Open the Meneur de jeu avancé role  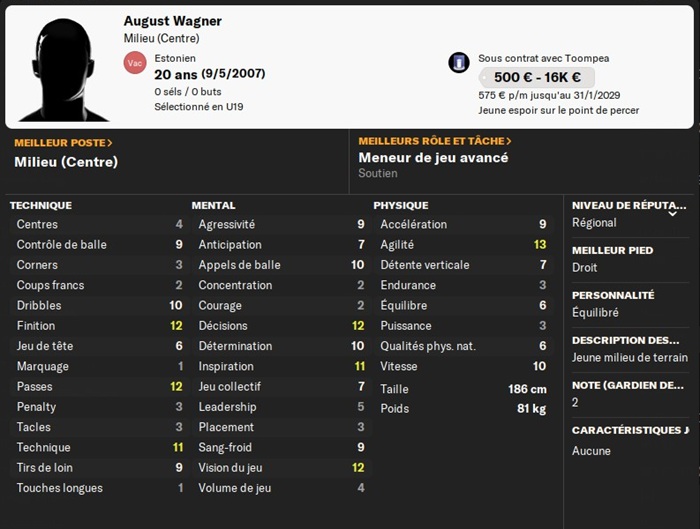coord(433,158)
